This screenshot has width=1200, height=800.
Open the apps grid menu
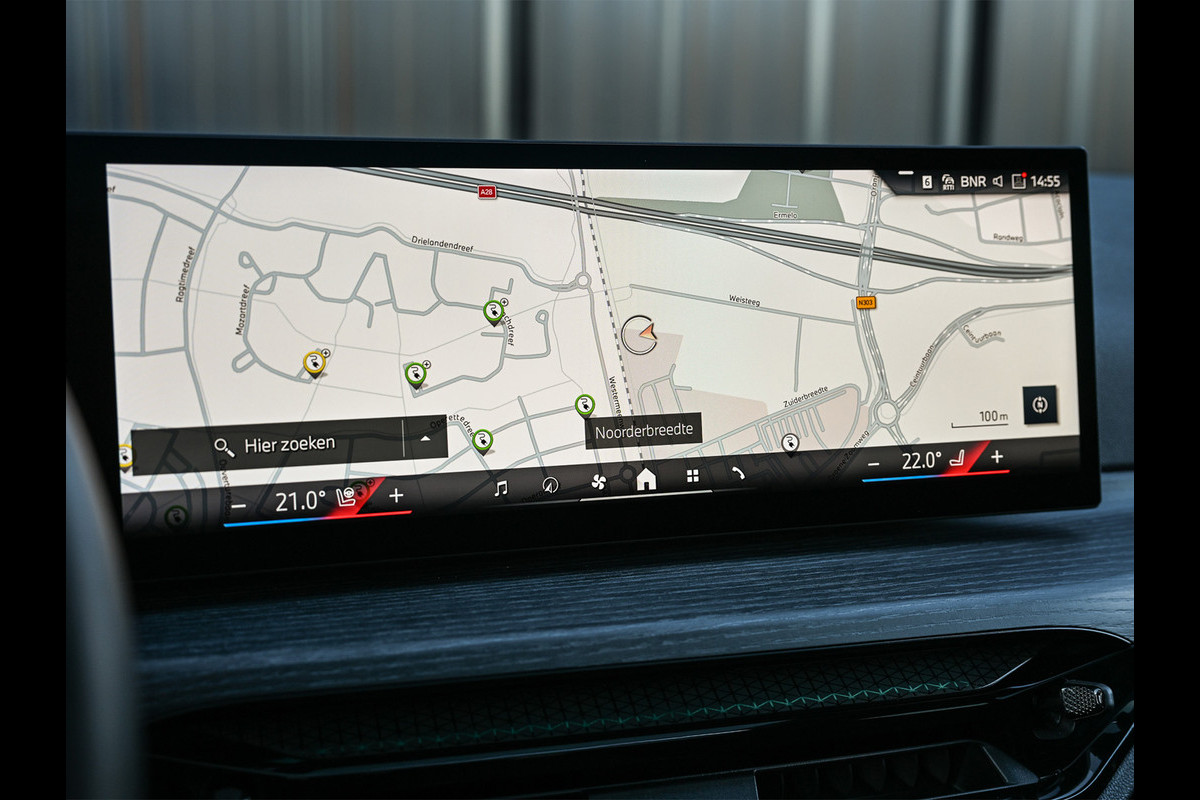[x=692, y=477]
